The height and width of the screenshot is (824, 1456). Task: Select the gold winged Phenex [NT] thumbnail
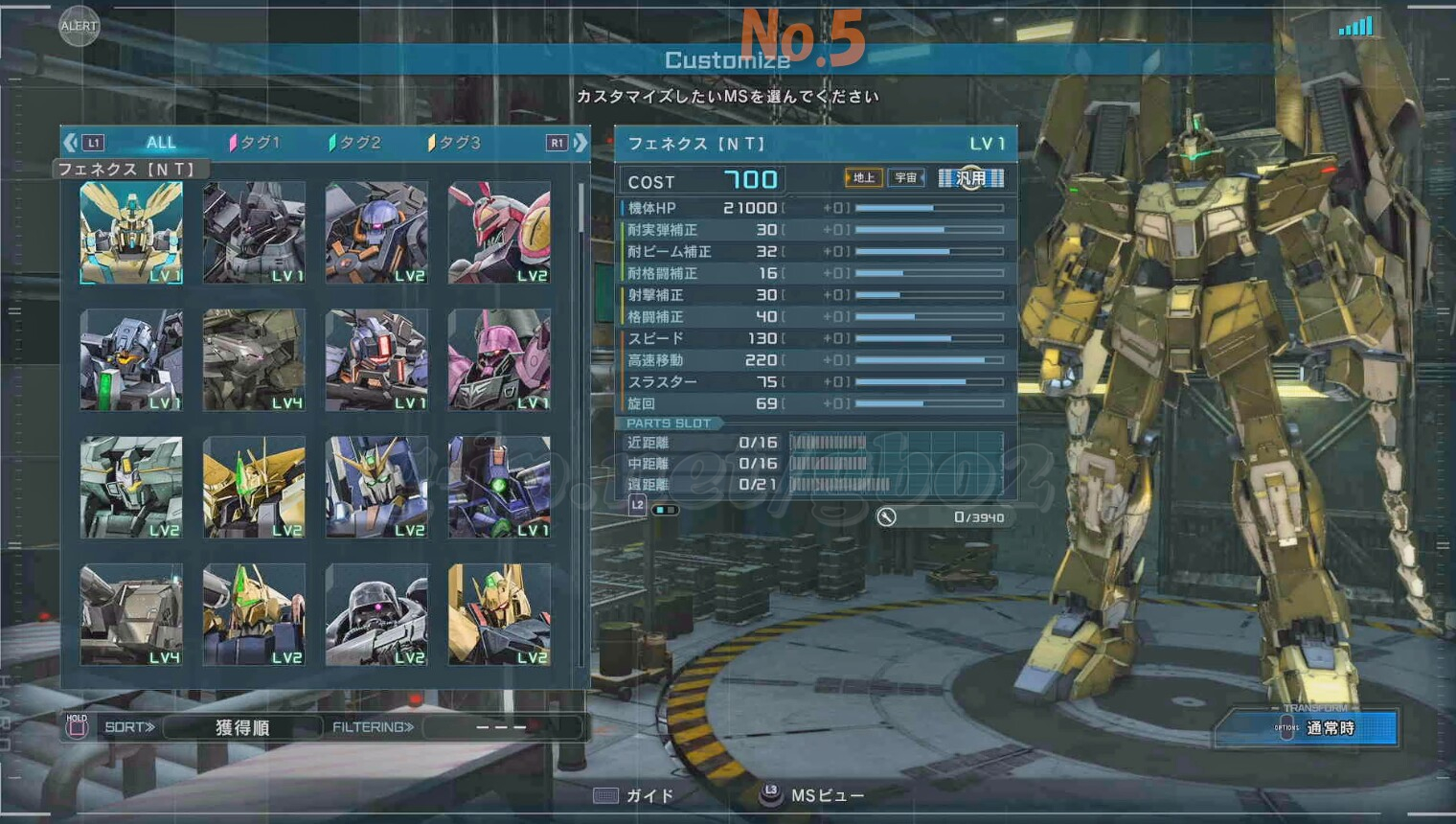tap(131, 233)
